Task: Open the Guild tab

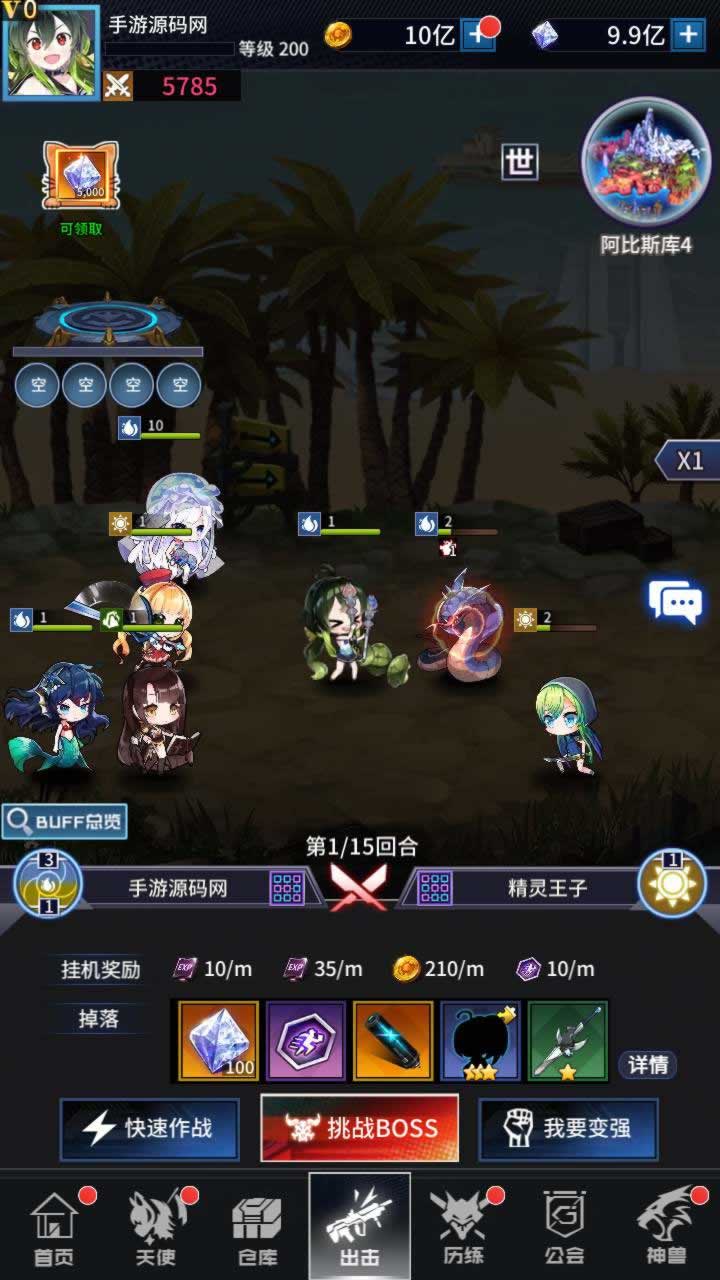Action: (565, 1228)
